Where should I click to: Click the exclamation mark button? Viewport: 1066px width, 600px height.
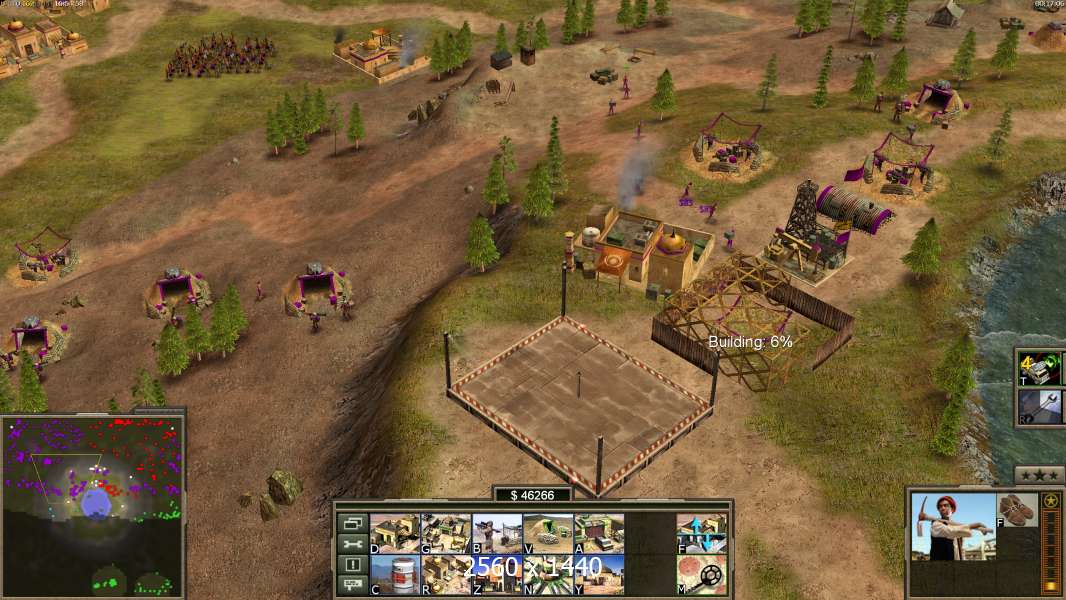pos(351,565)
